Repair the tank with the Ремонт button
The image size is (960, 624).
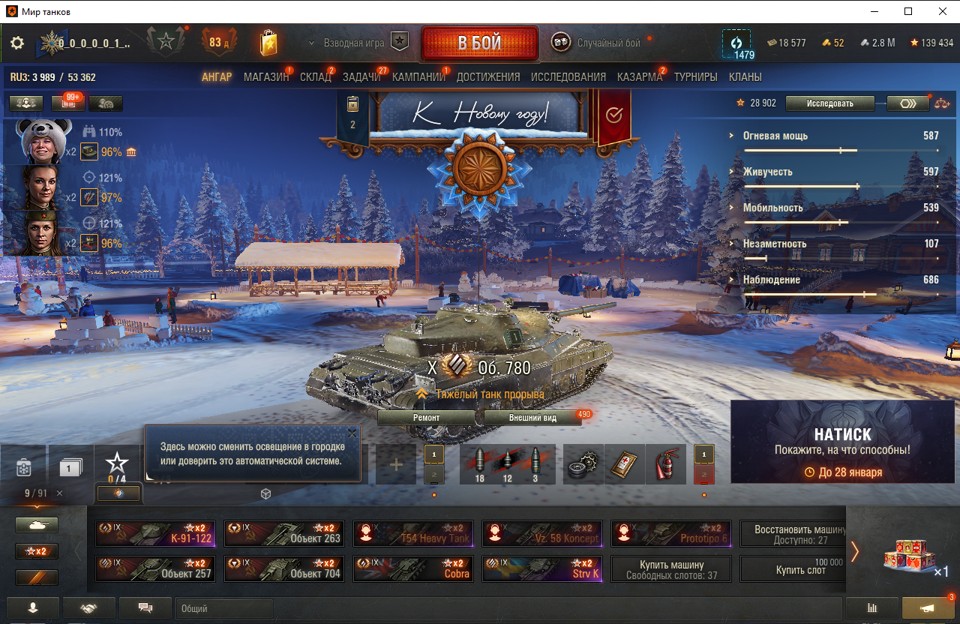(426, 417)
